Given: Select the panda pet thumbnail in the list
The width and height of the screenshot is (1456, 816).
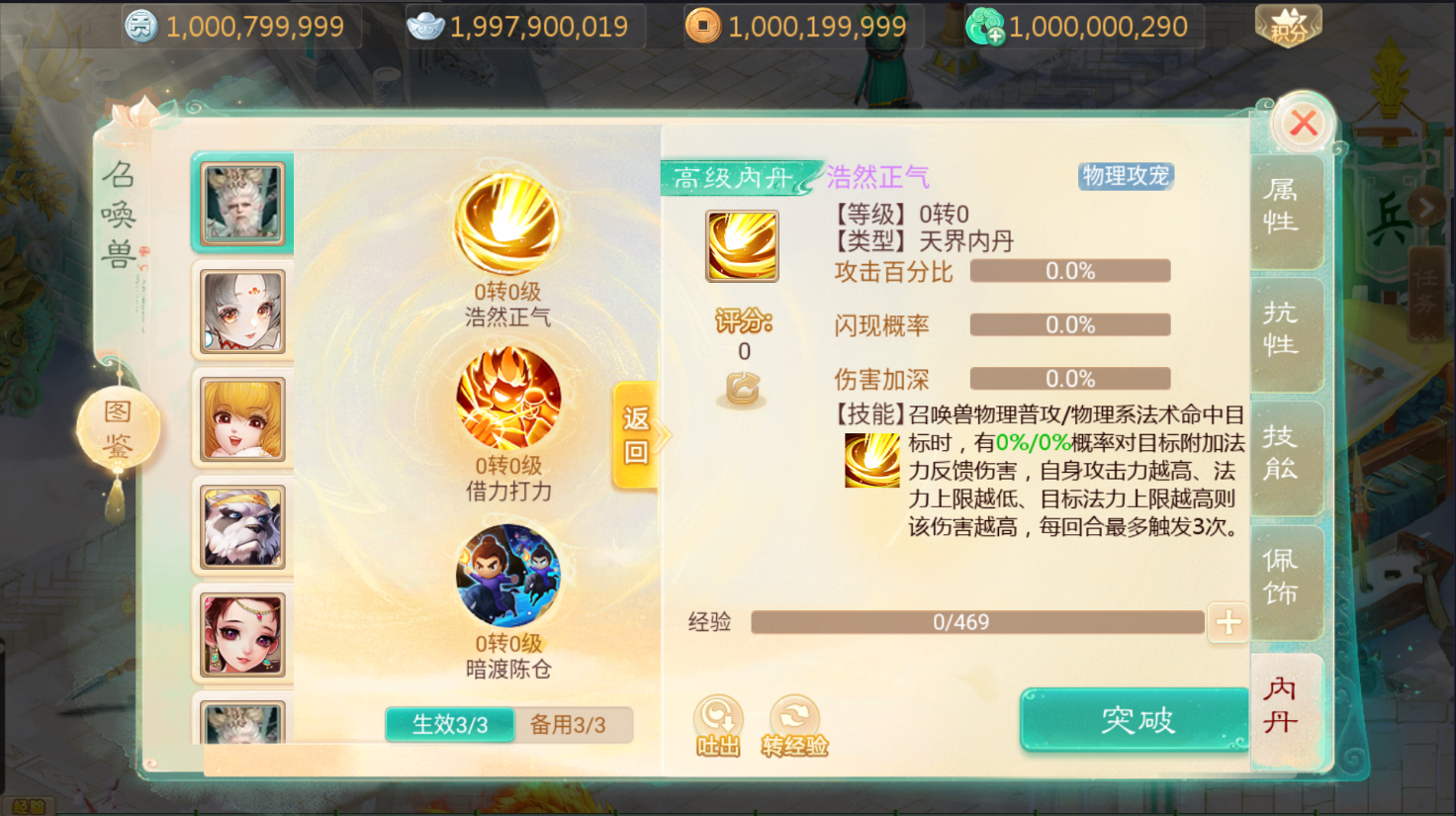Looking at the screenshot, I should [242, 526].
